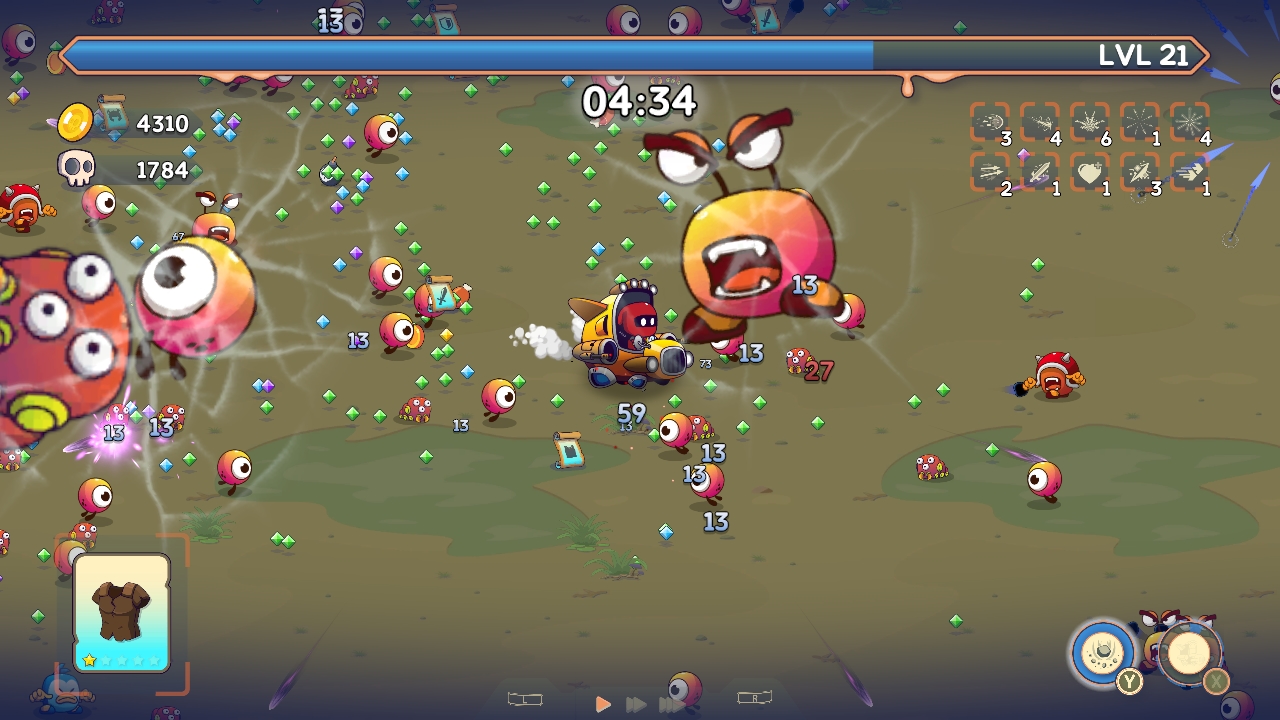Select the dash arrows skill icon
Screen dimensions: 1280x720
1189,170
